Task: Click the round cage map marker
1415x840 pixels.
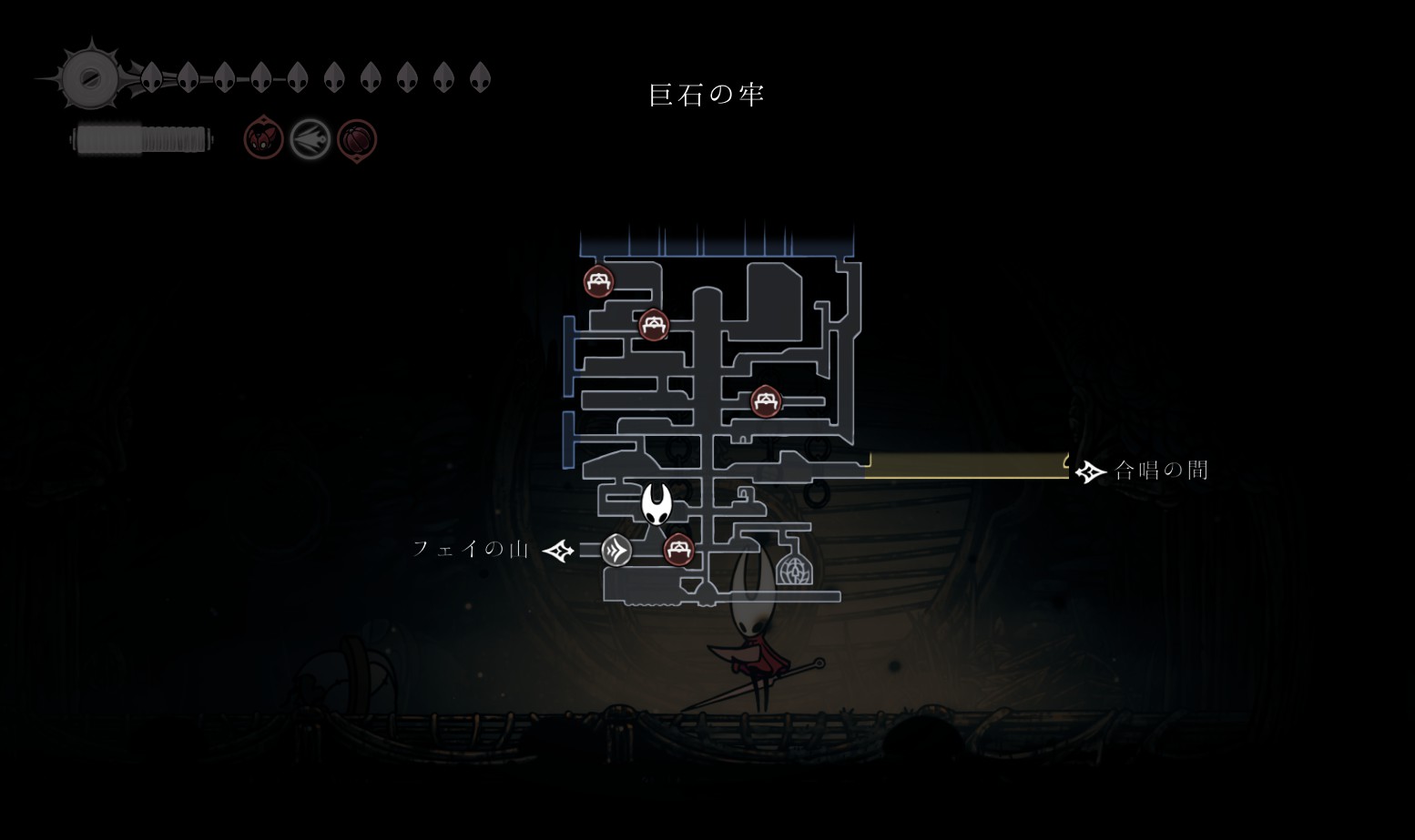Action: 794,570
